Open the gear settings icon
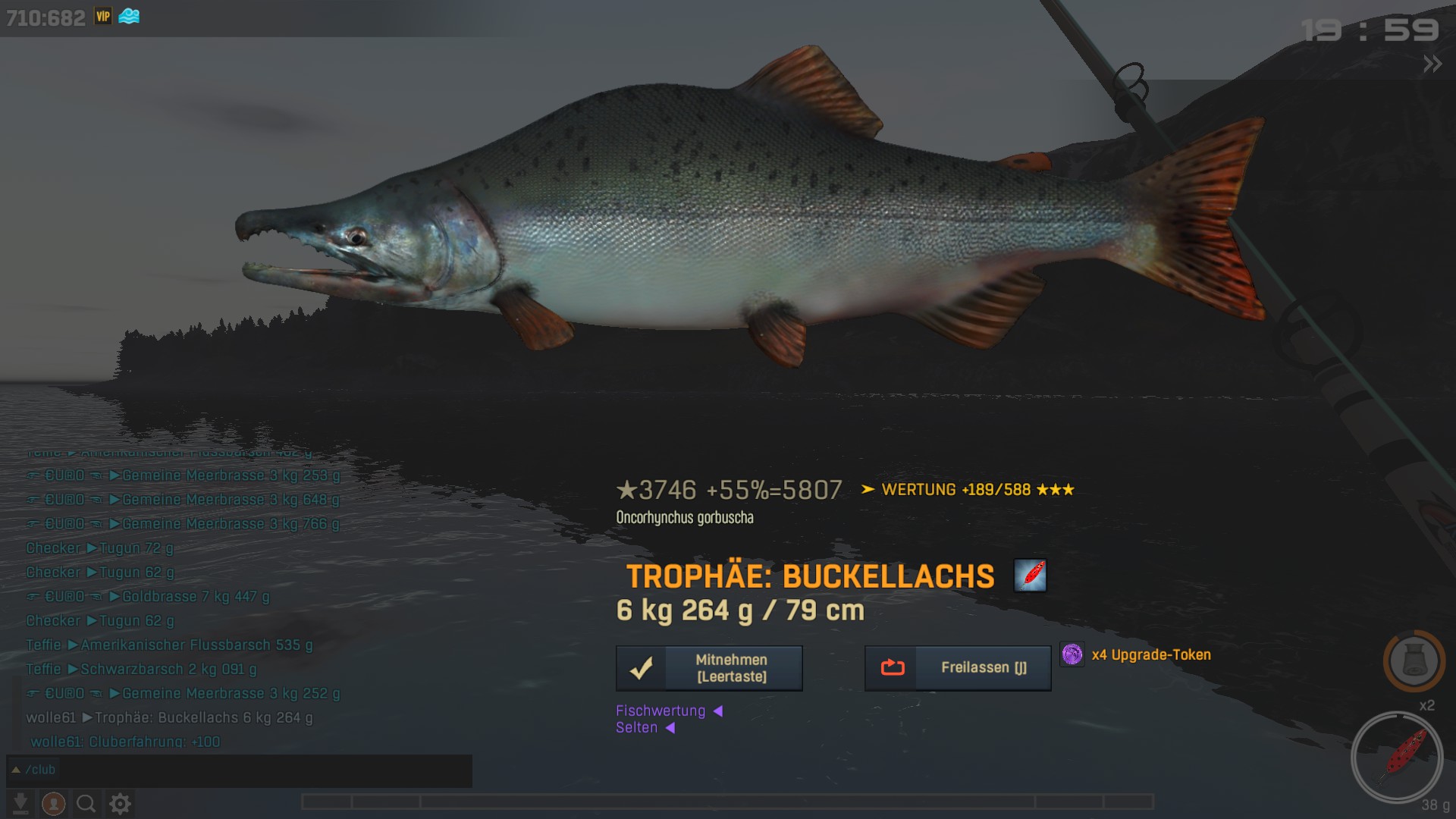 120,803
